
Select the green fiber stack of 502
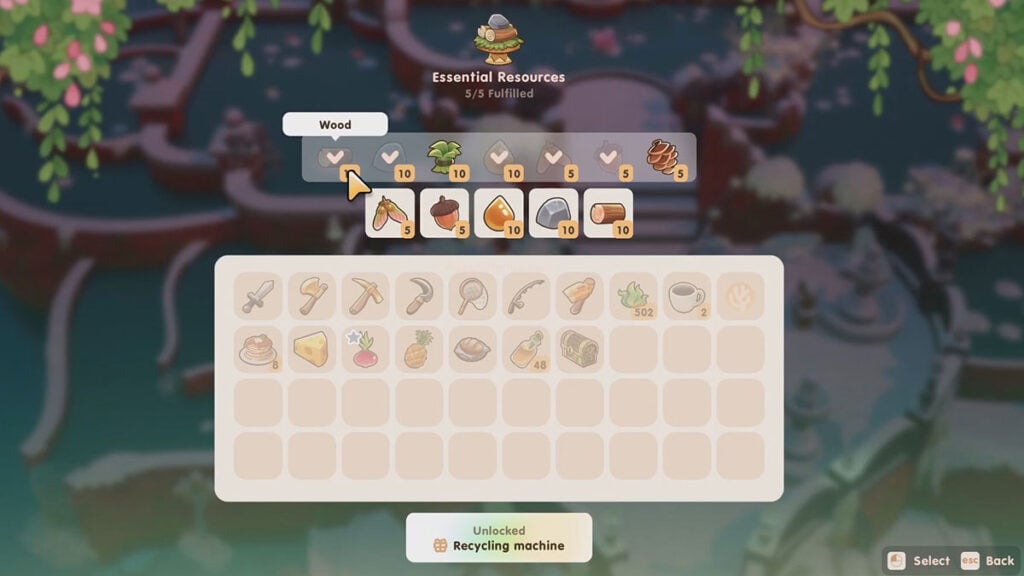[634, 296]
